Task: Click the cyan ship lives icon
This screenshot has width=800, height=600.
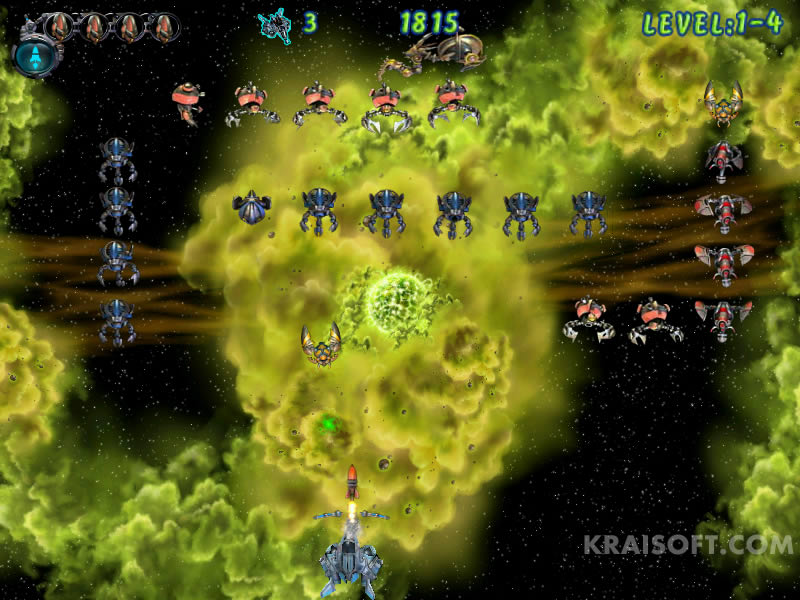Action: click(x=274, y=25)
